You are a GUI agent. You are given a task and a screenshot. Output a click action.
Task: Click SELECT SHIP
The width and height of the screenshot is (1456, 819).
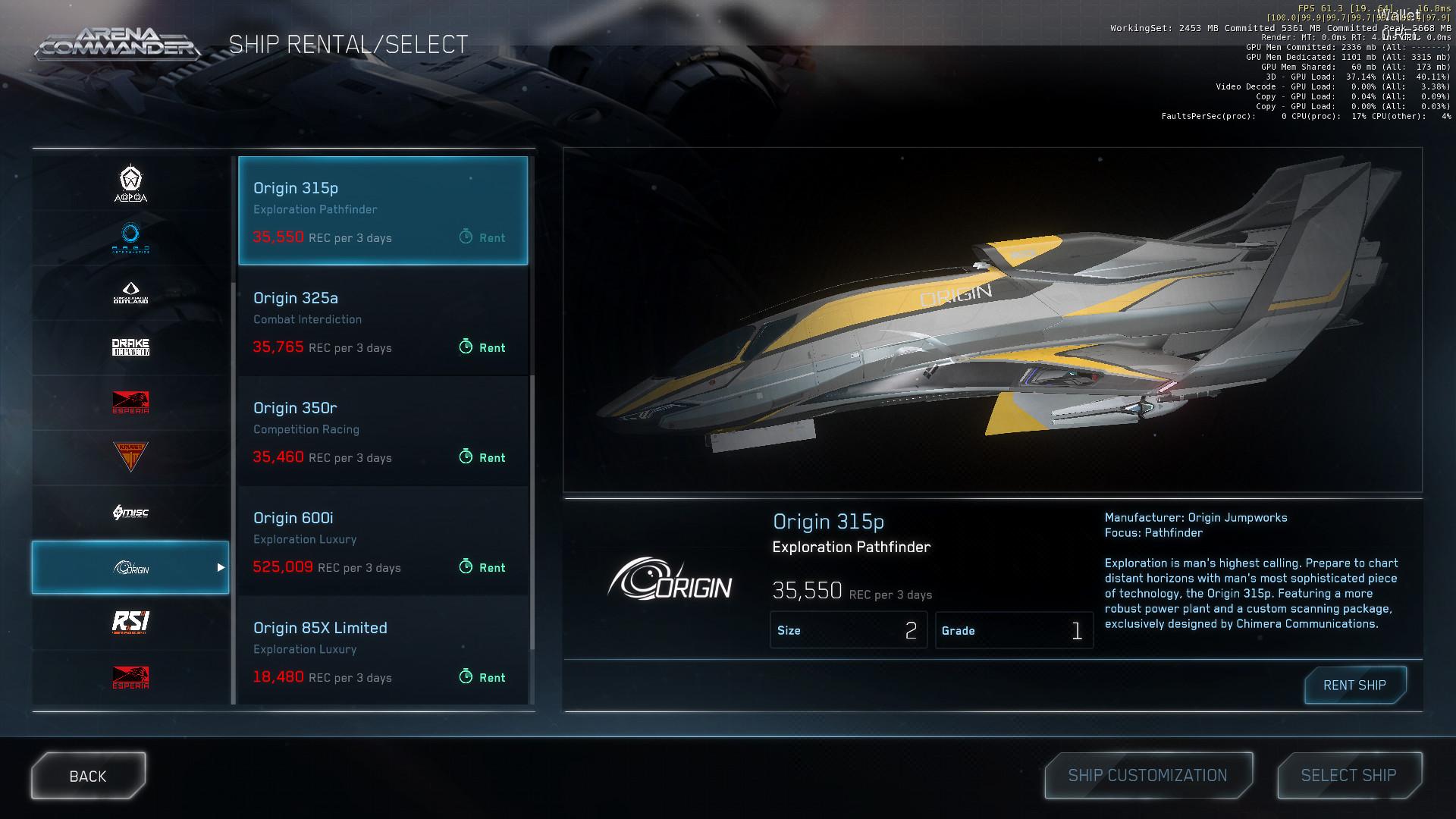[1349, 775]
